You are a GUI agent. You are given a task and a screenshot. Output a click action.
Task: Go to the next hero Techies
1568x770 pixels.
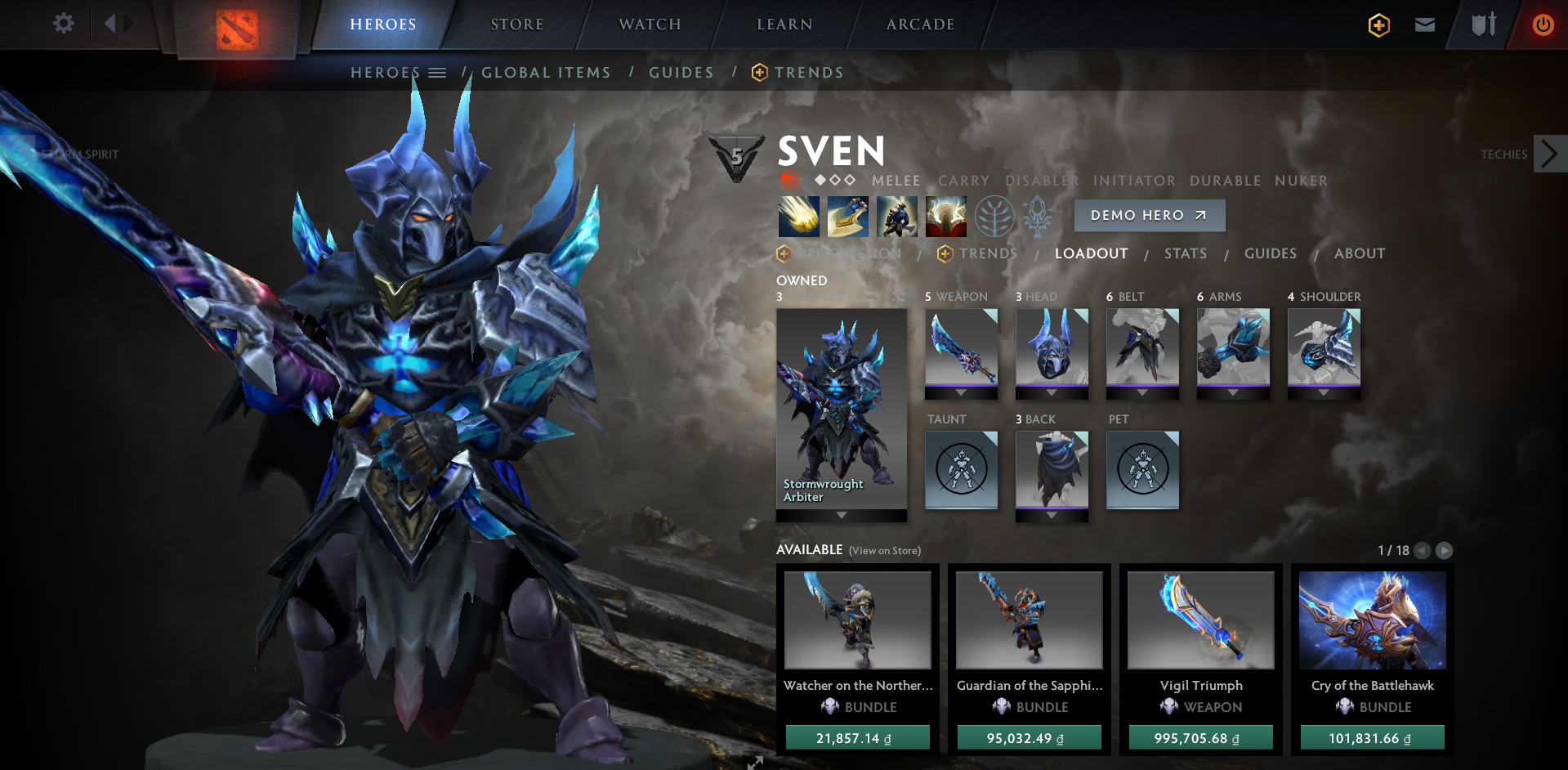(1549, 153)
